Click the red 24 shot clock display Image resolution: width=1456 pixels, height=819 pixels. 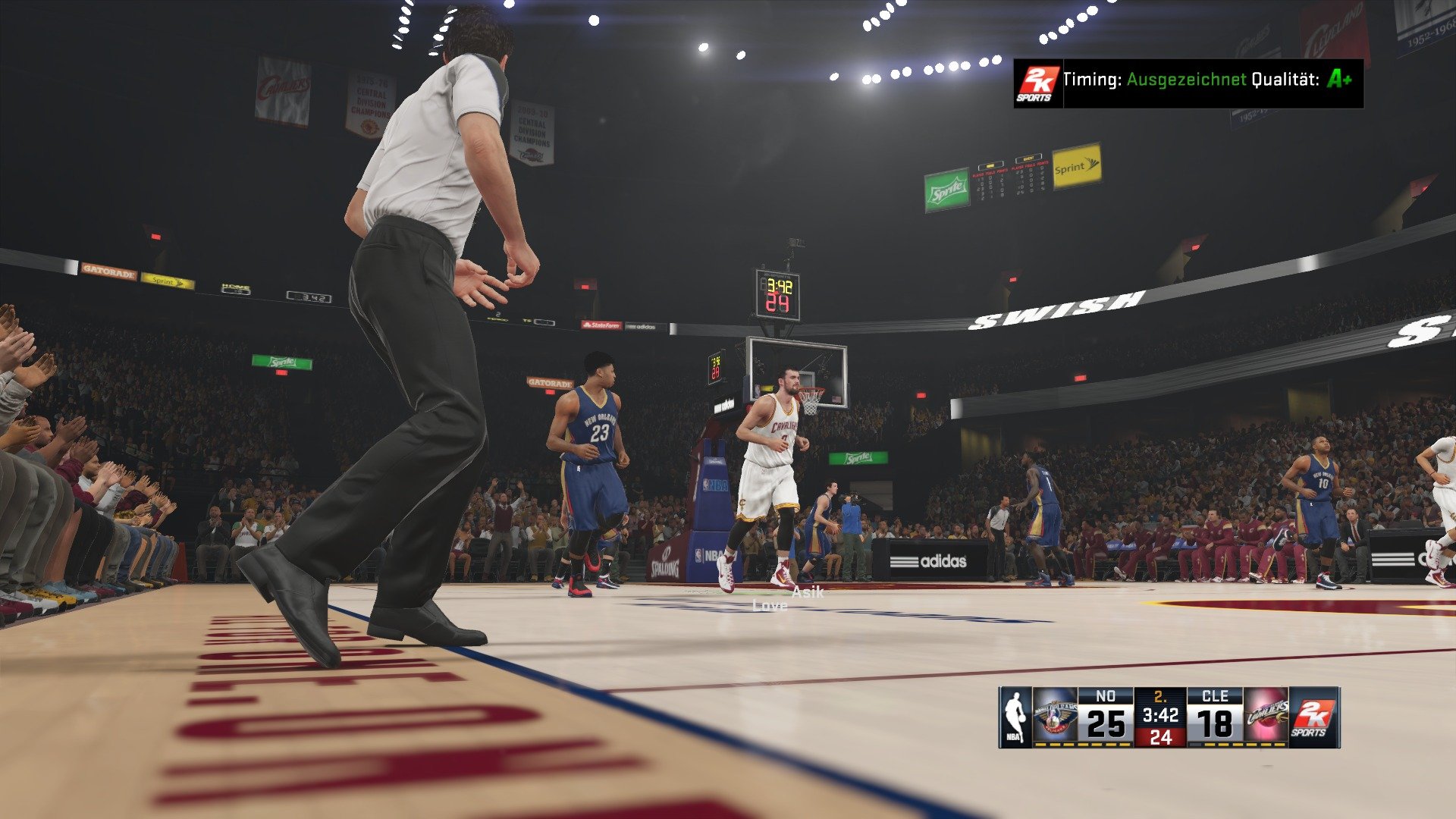coord(1162,735)
